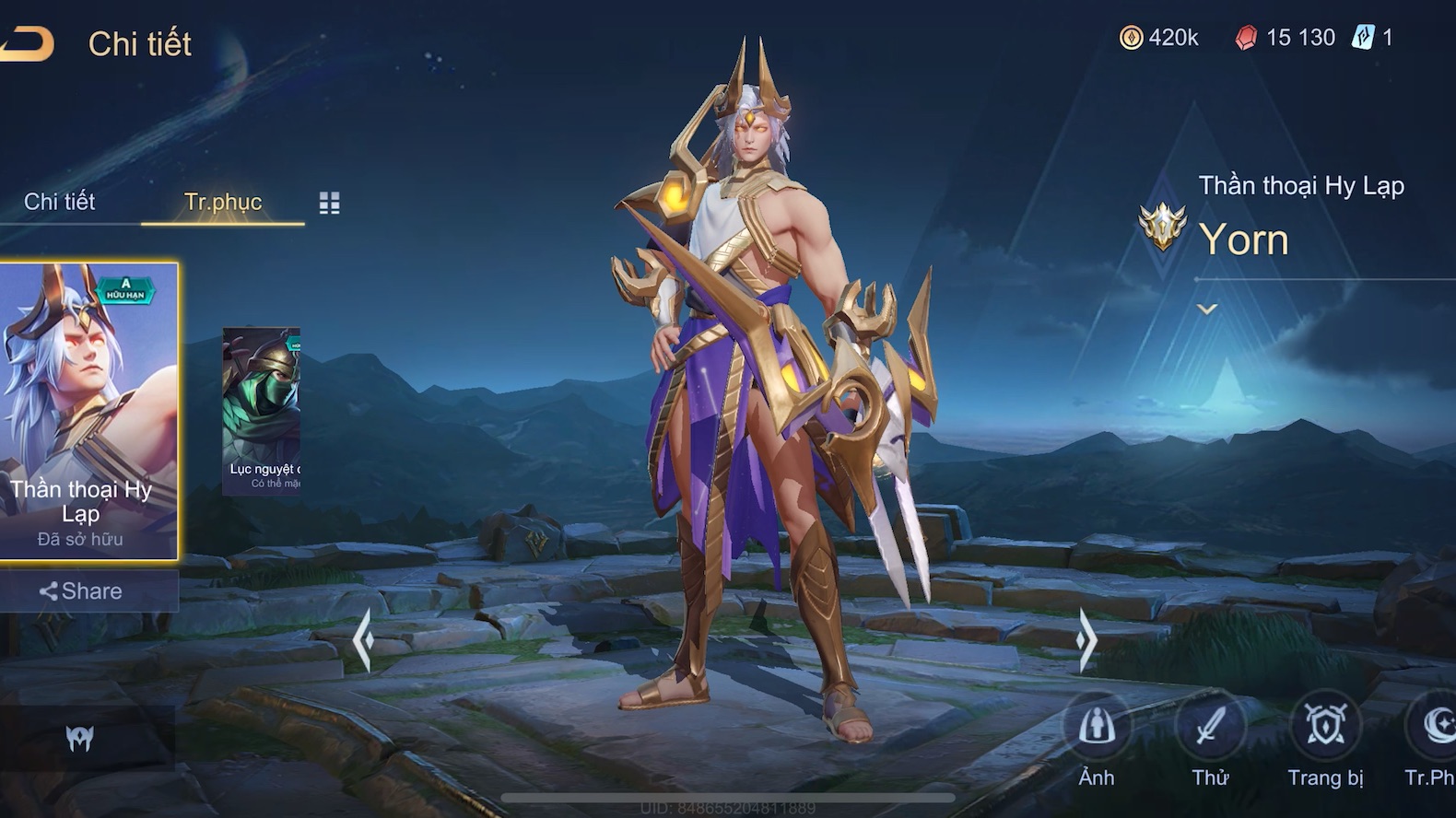Viewport: 1456px width, 818px height.
Task: Open the Ảnh picture button
Action: [x=1097, y=728]
